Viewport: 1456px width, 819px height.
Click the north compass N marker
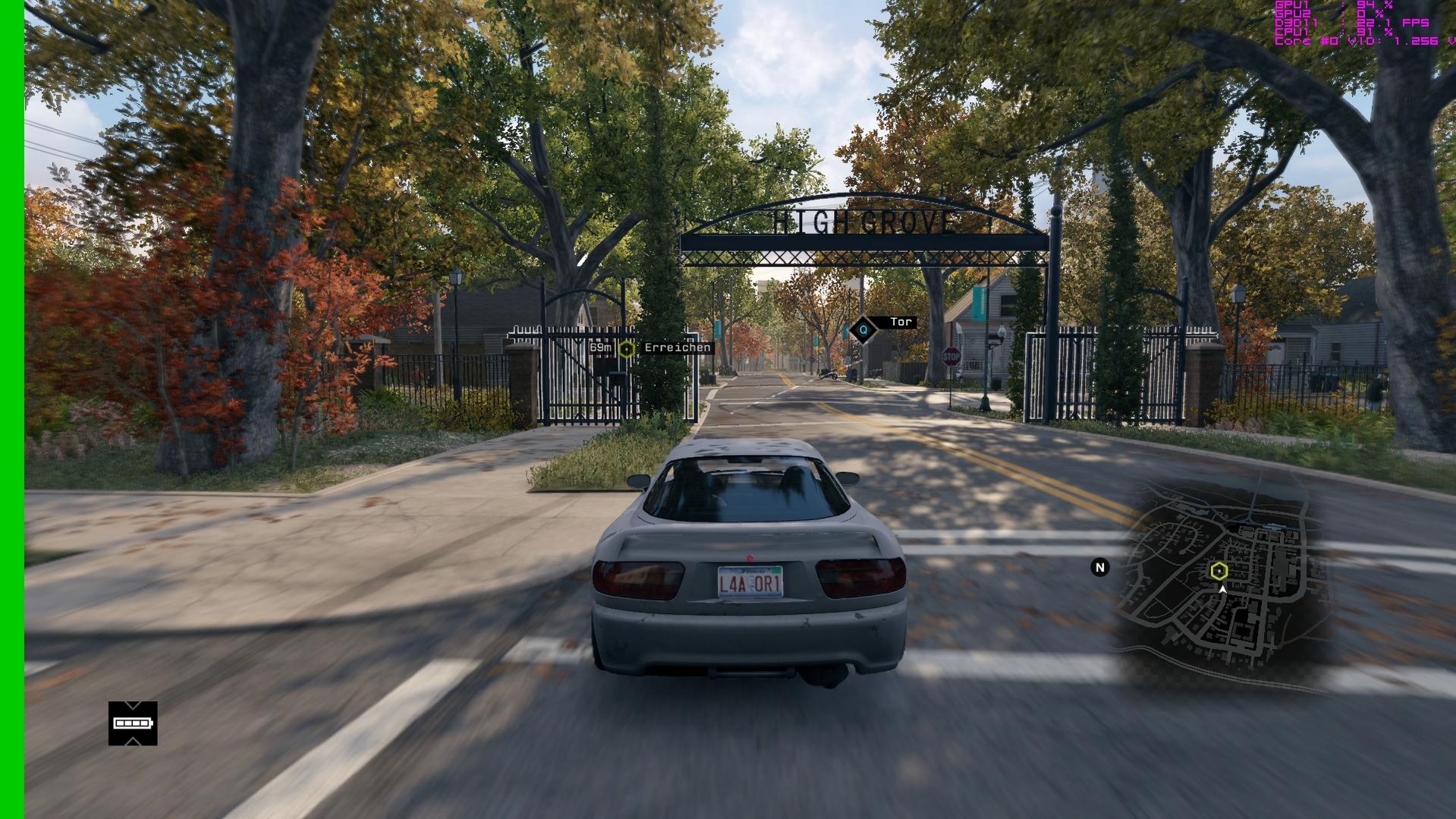(1099, 567)
